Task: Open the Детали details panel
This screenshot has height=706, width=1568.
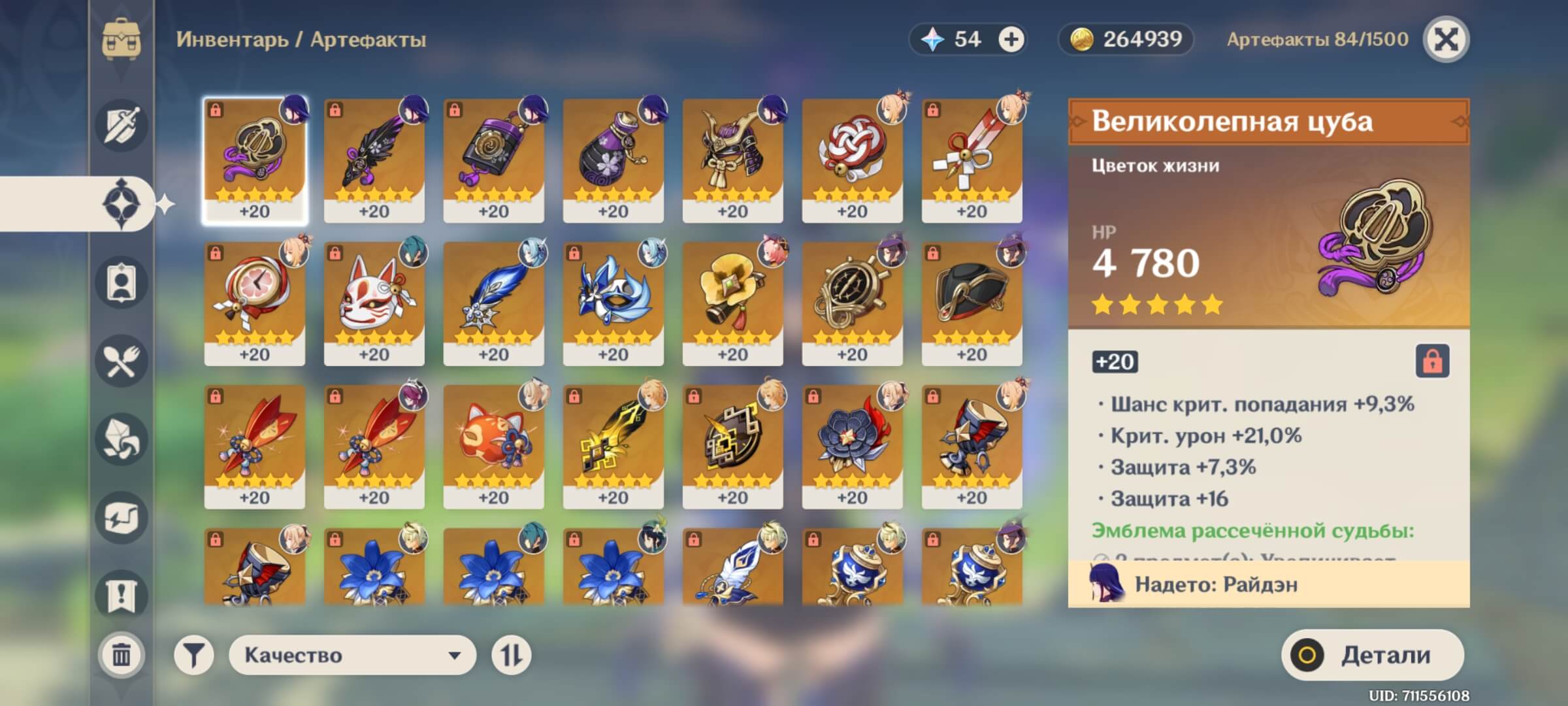Action: (x=1372, y=655)
